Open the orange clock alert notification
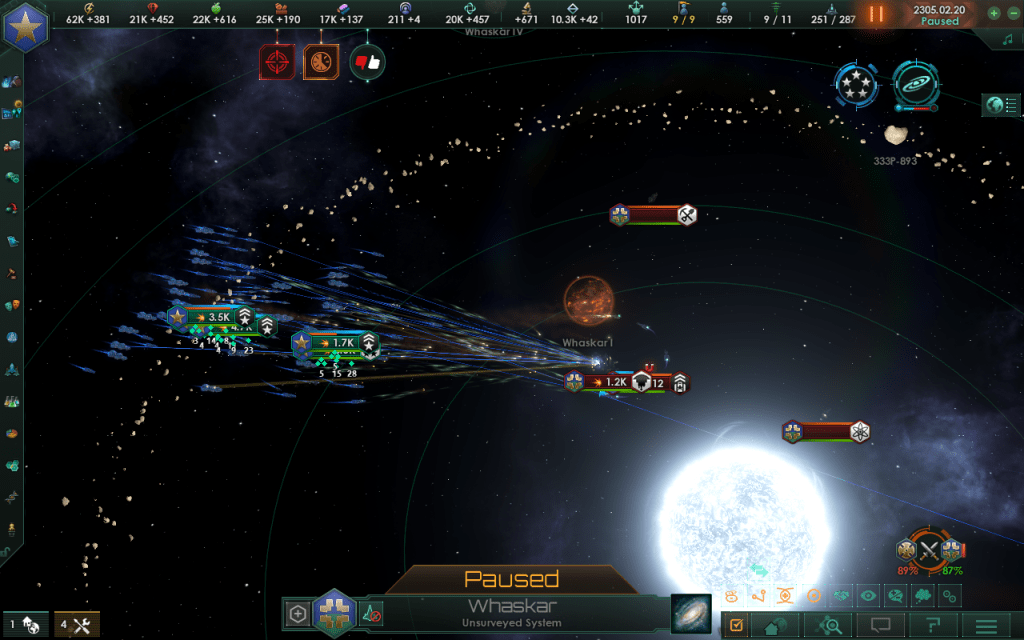 (321, 61)
